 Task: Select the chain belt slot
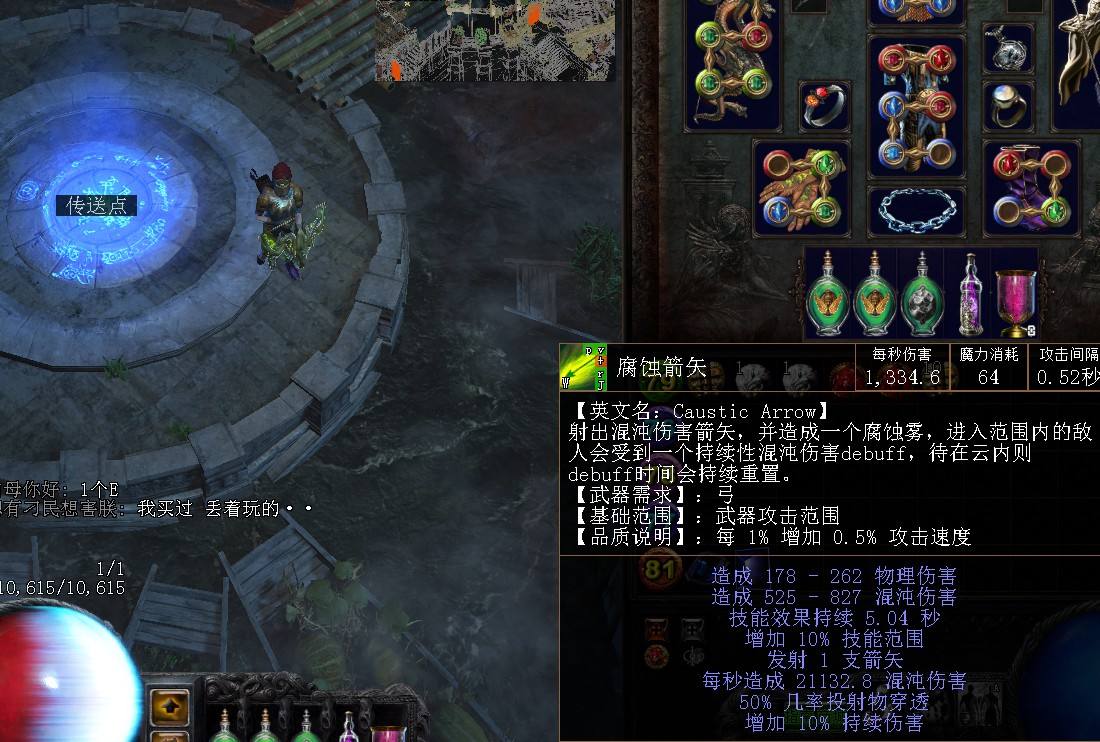coord(916,210)
